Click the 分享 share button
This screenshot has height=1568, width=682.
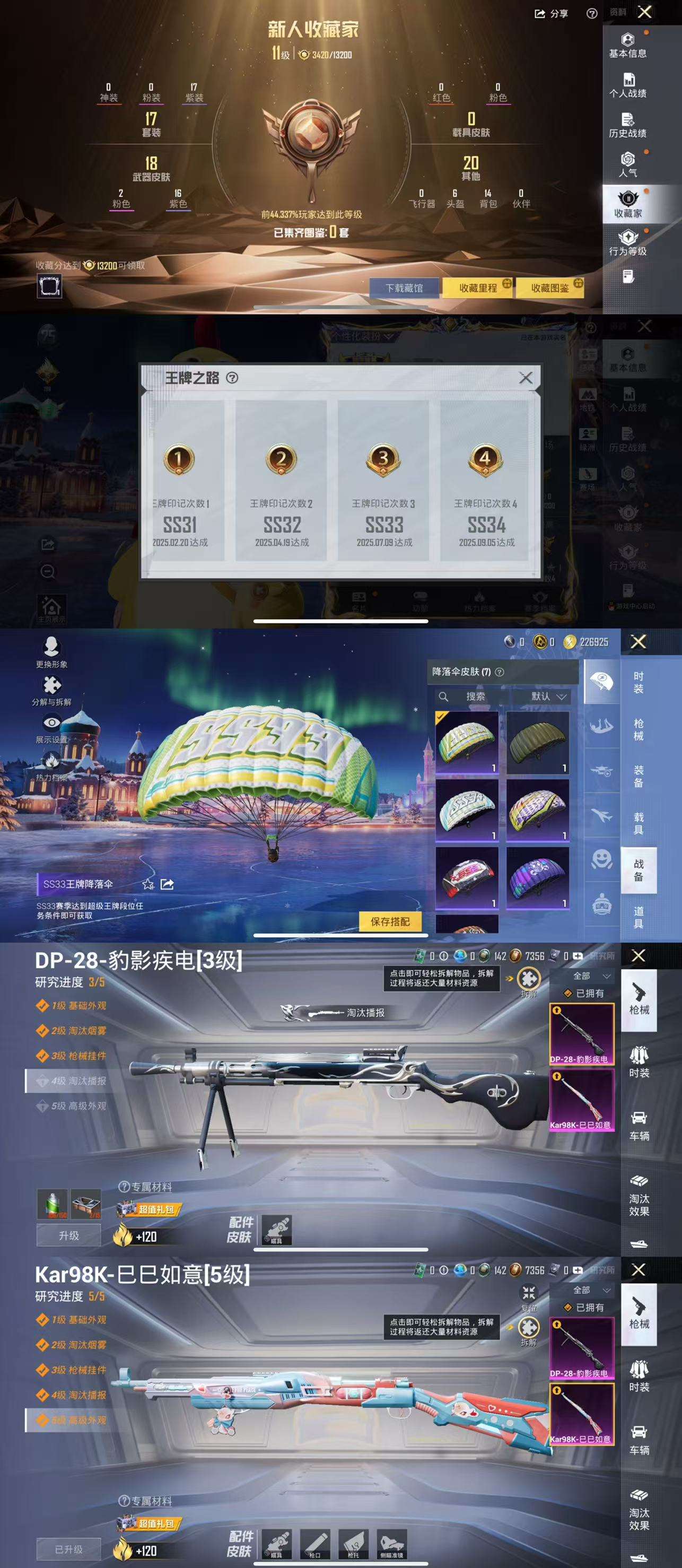pos(551,13)
